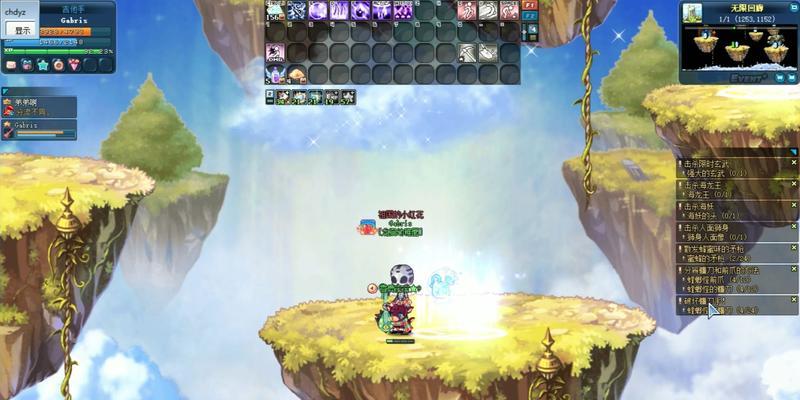Activate the red running figure skill

coord(467,11)
